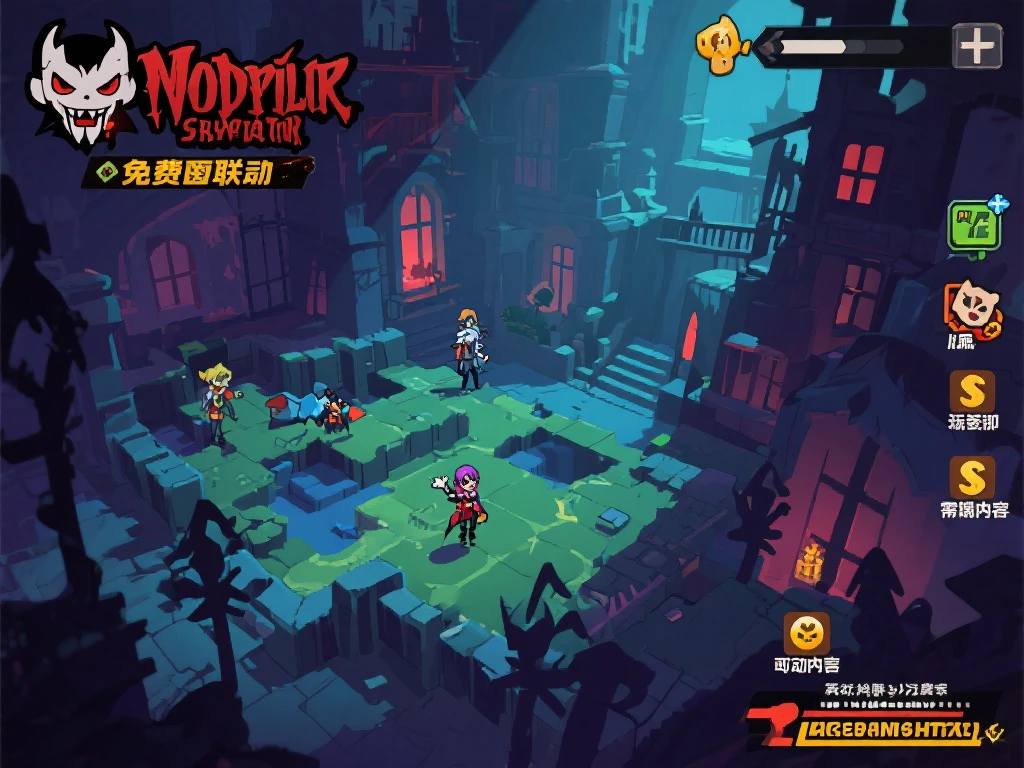1024x768 pixels.
Task: Open the green panel icon with blue plus
Action: (x=975, y=223)
